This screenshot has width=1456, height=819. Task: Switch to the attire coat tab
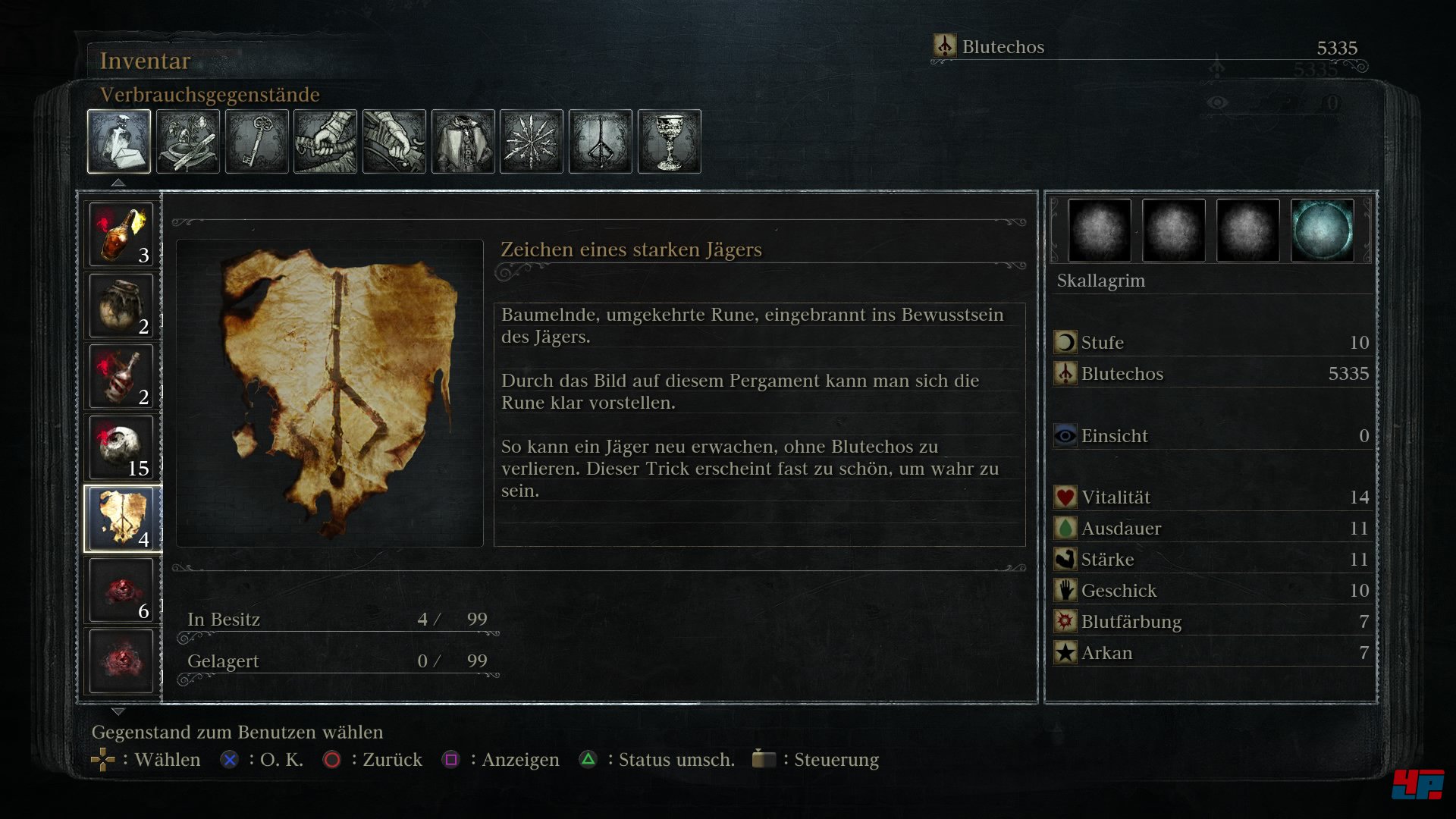pos(463,142)
